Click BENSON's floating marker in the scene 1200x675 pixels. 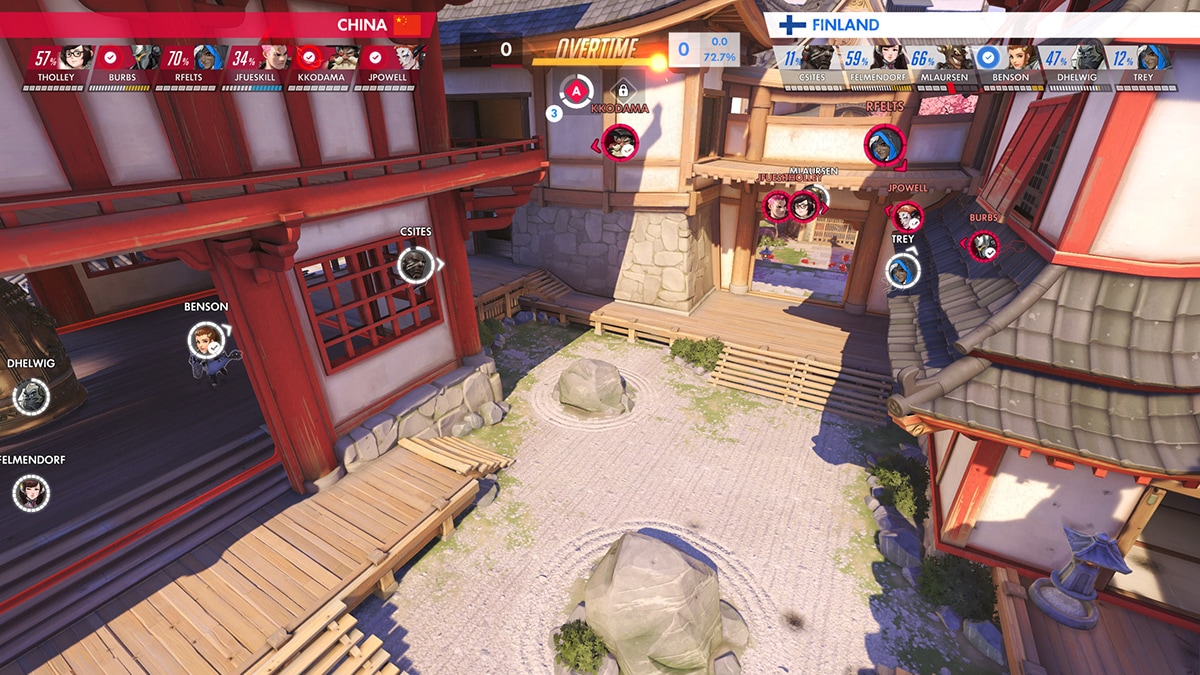pyautogui.click(x=205, y=340)
